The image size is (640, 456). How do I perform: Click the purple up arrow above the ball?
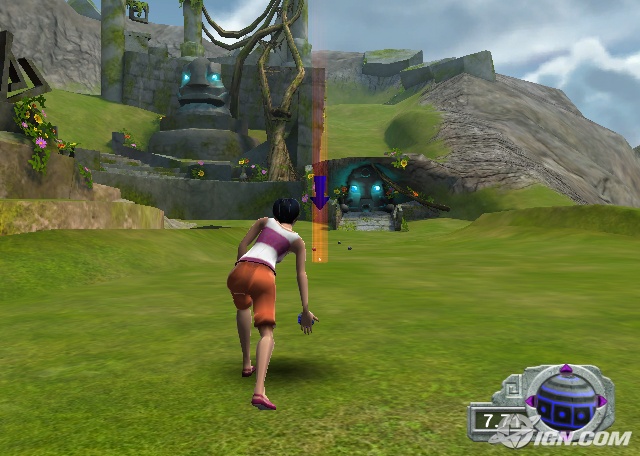tap(566, 369)
